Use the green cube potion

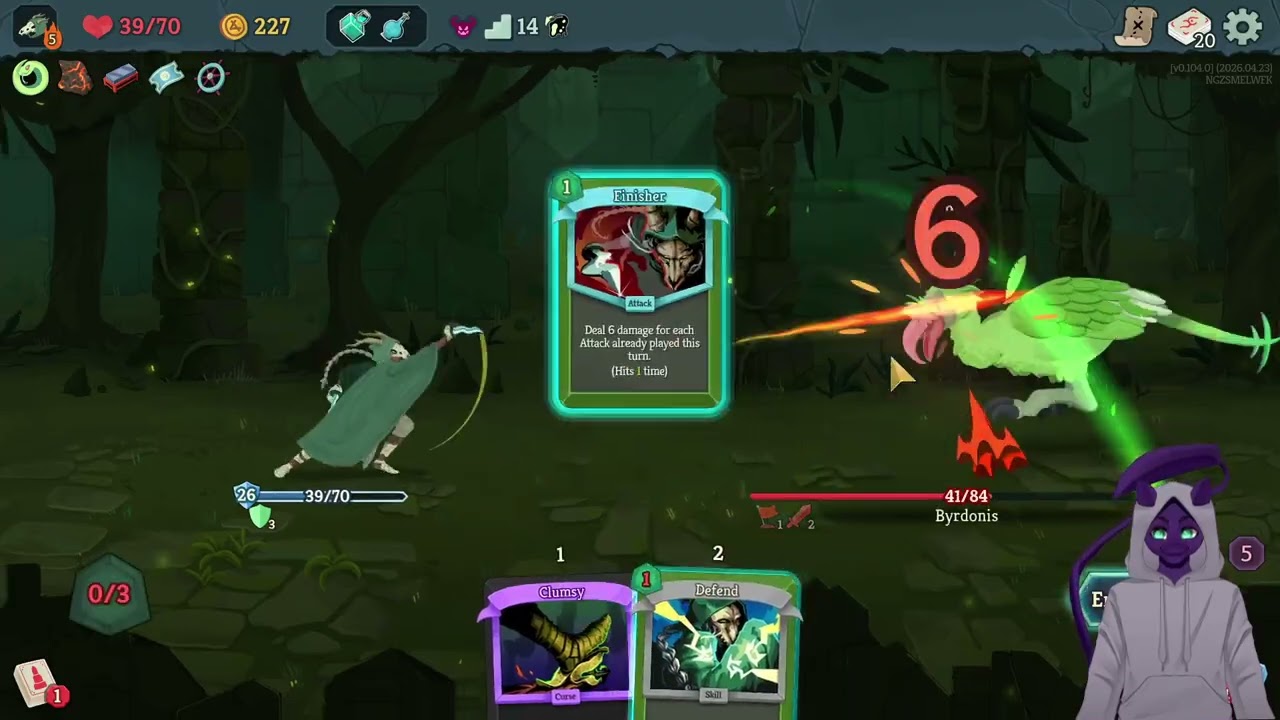coord(354,27)
